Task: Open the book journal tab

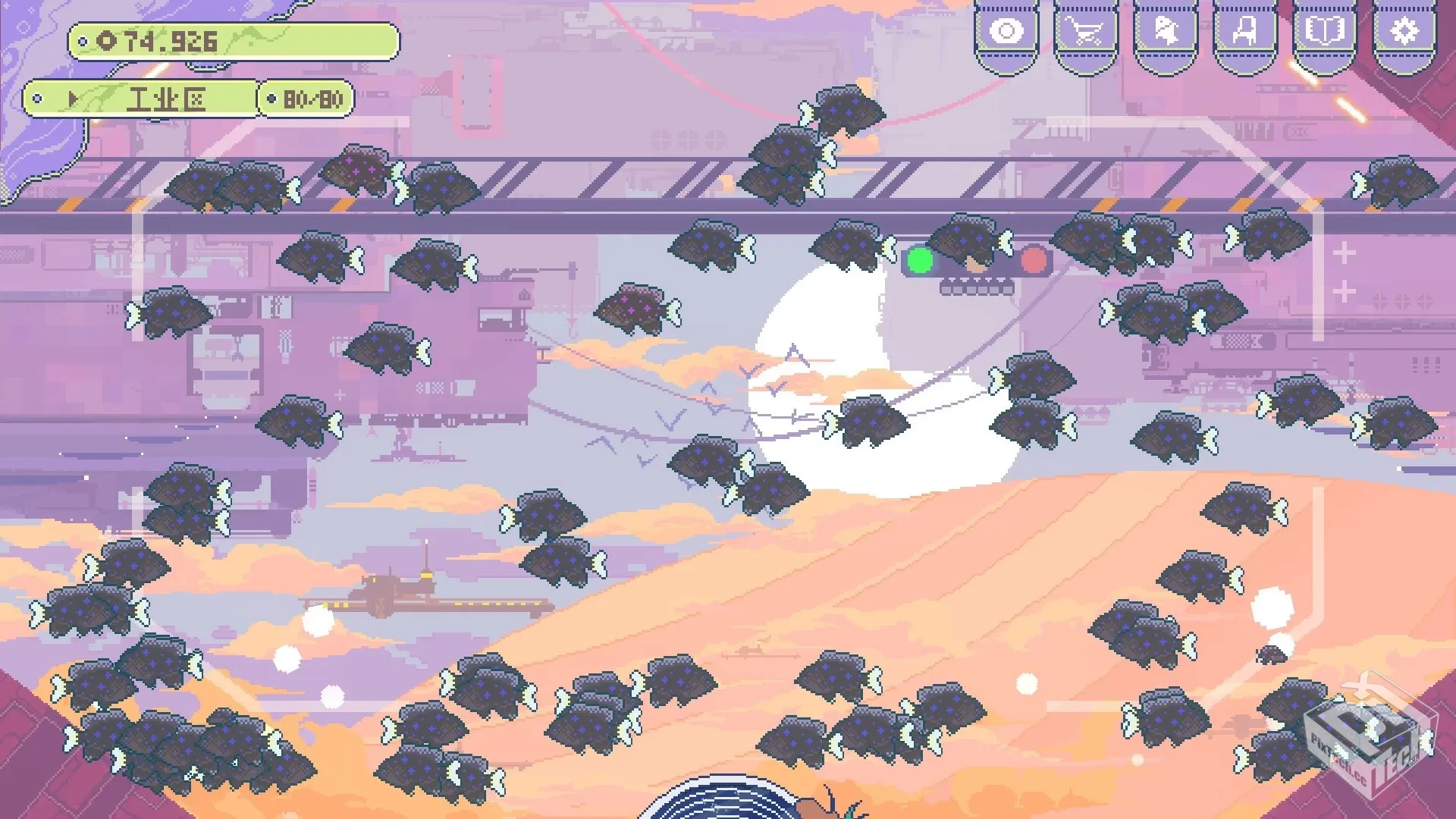Action: 1324,32
